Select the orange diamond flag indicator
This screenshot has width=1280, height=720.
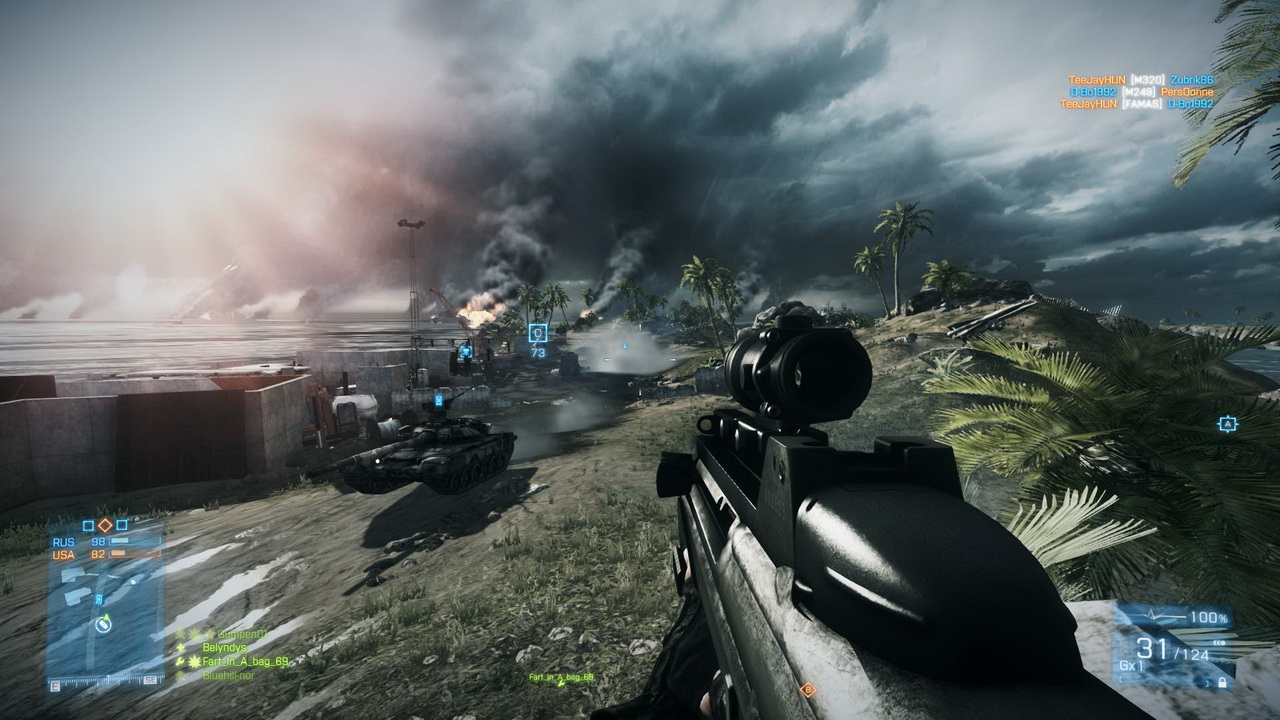click(104, 524)
